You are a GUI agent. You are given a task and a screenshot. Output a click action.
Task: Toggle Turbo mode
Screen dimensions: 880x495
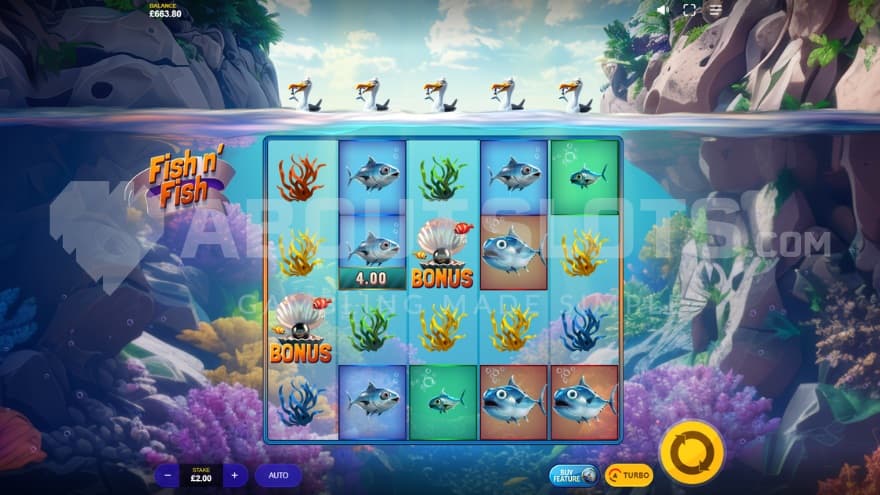(629, 475)
